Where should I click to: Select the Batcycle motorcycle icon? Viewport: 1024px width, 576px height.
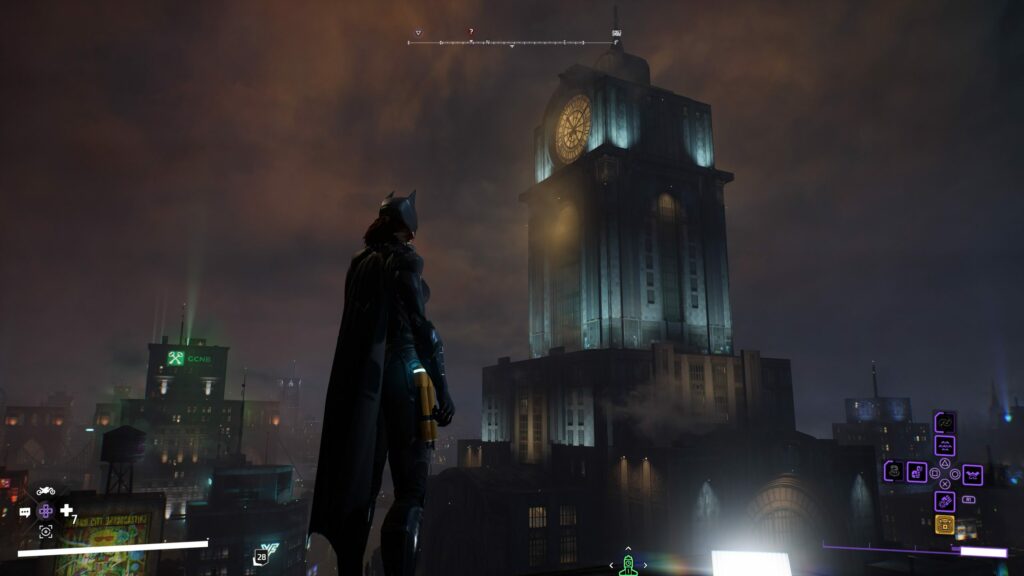pos(45,491)
